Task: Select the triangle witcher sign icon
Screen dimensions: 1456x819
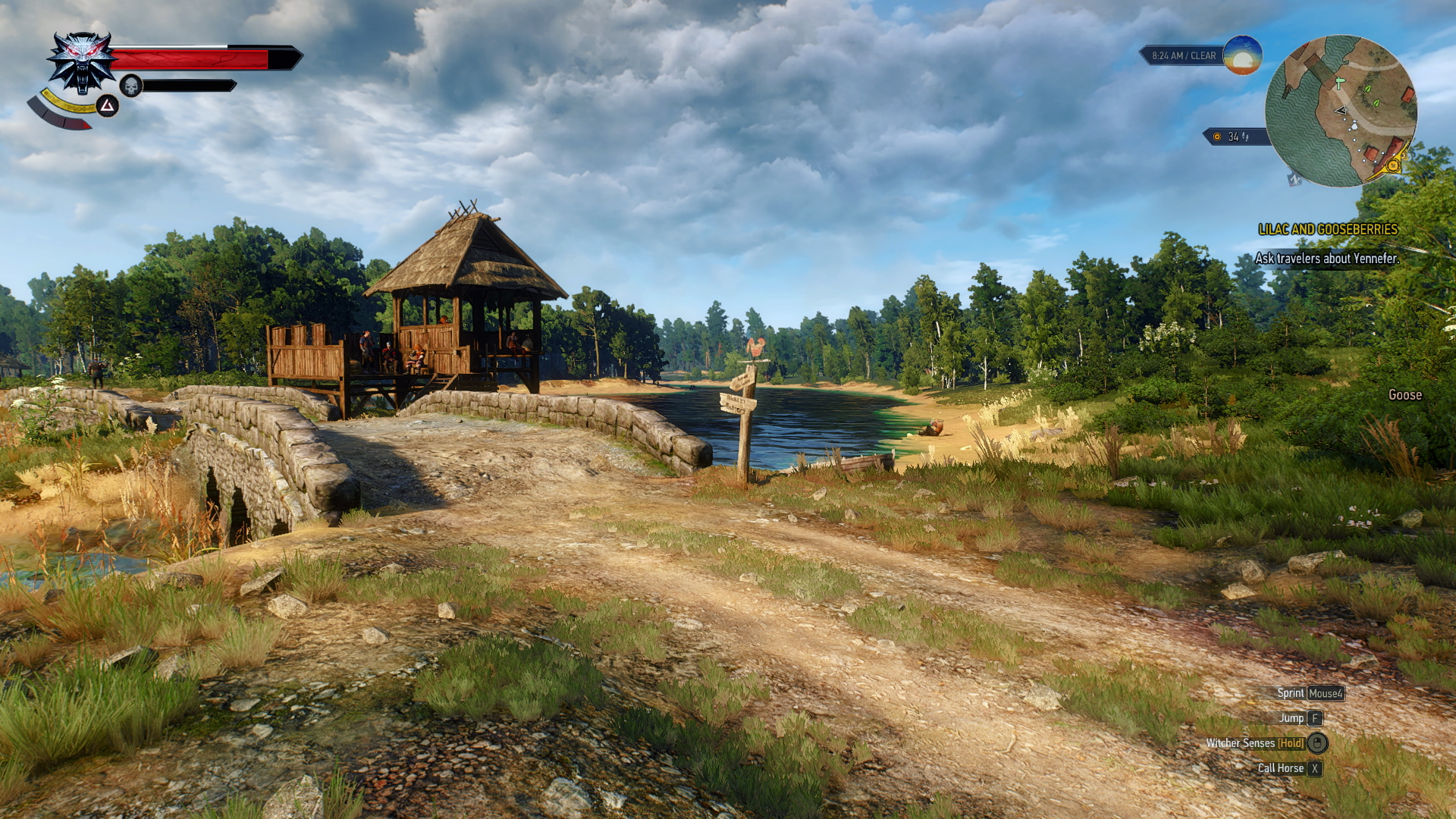Action: point(107,106)
